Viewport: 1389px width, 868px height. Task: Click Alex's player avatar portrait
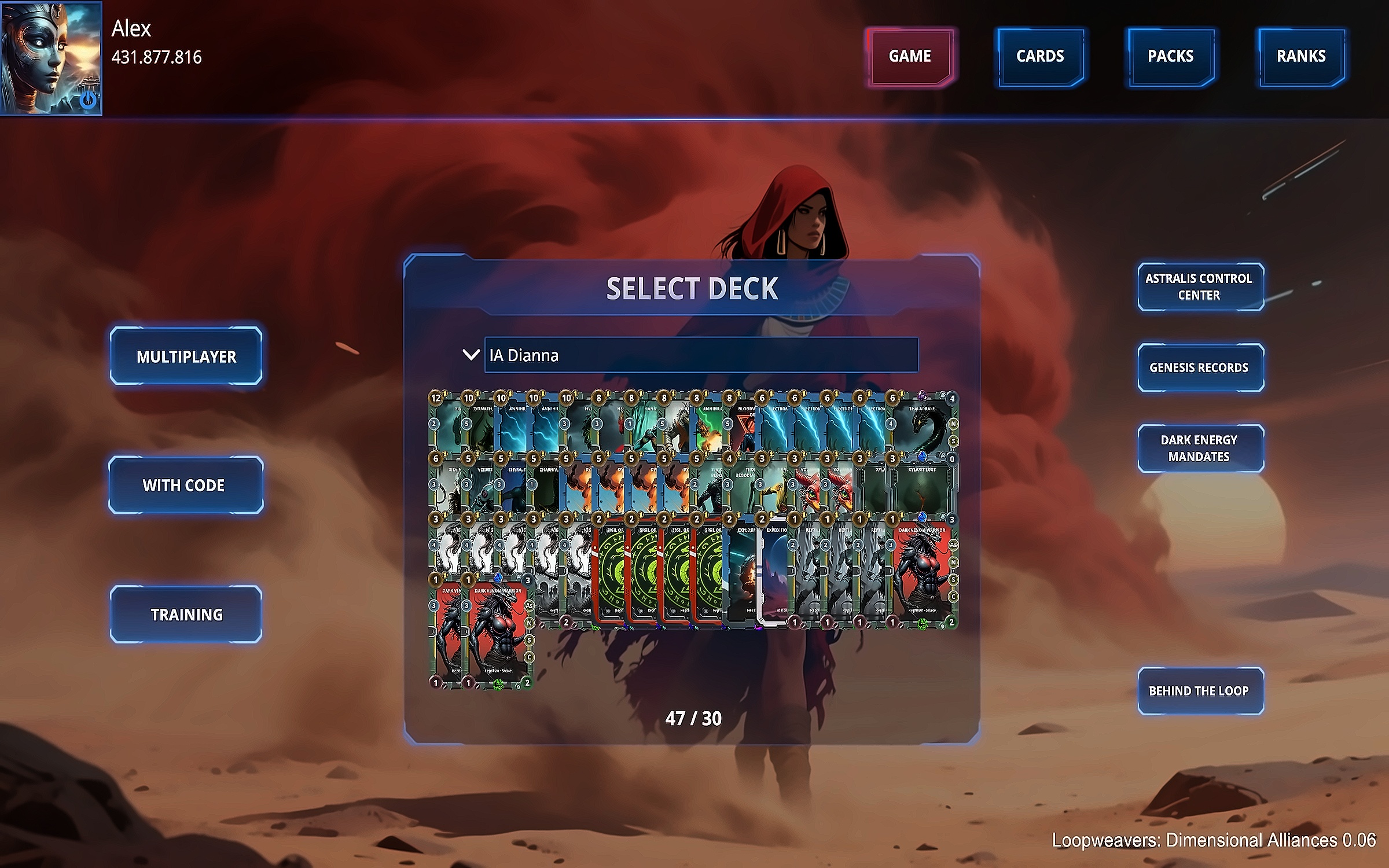pos(51,58)
